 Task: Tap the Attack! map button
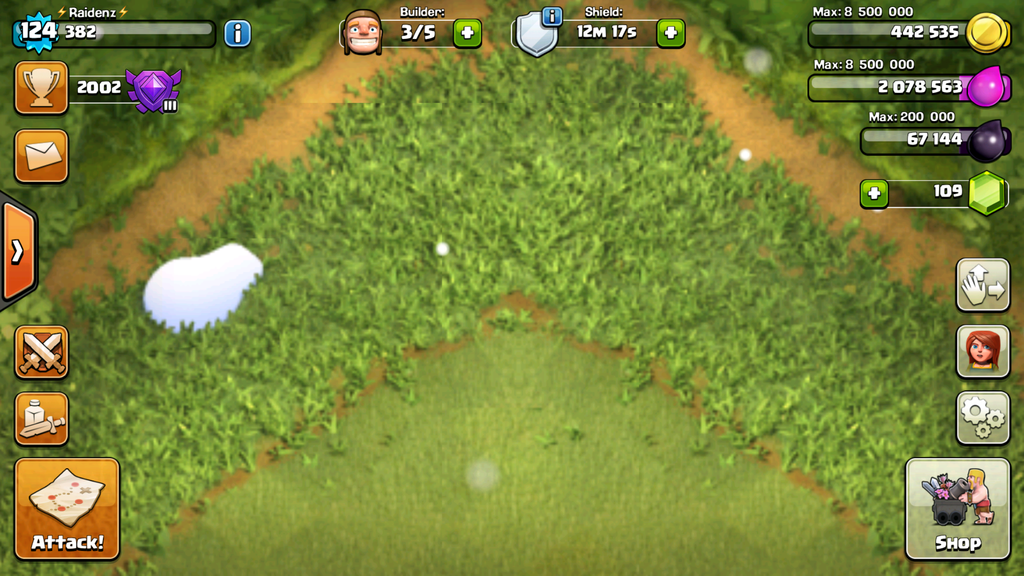tap(67, 508)
